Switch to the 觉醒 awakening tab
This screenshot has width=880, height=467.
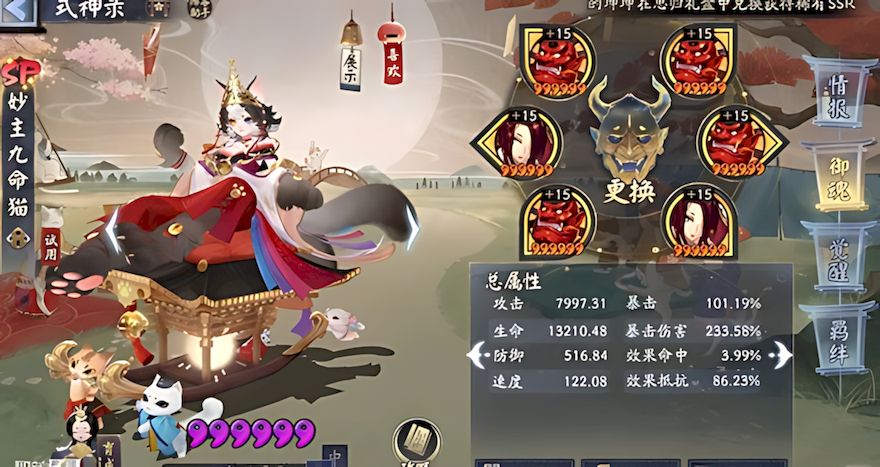836,257
